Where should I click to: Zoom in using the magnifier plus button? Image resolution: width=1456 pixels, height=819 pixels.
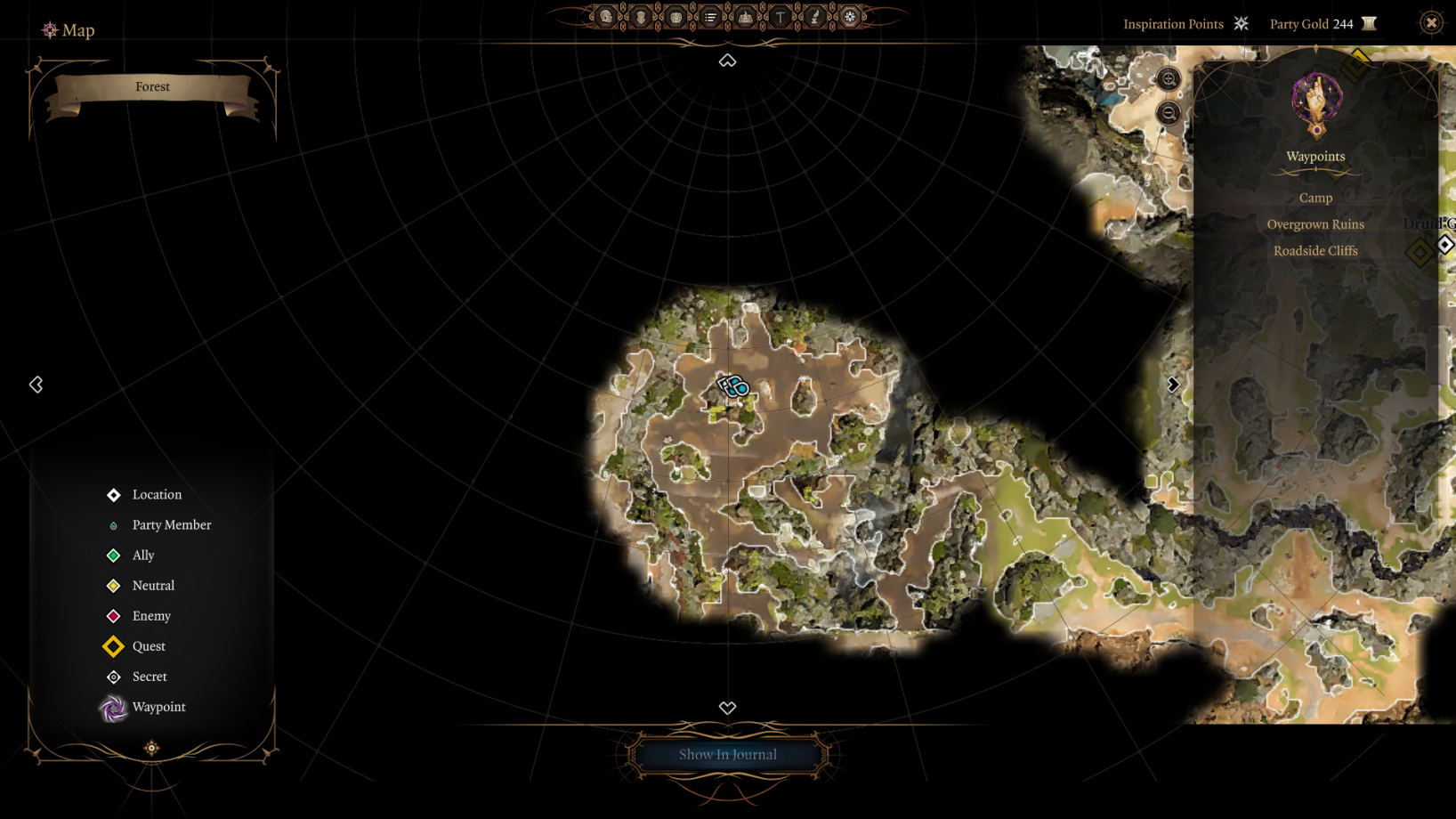tap(1169, 79)
